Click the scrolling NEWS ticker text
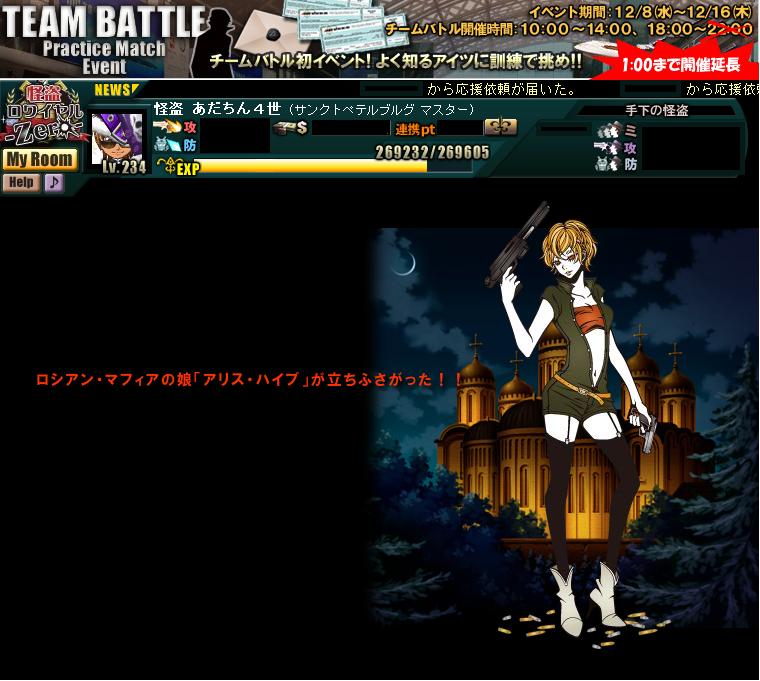 pos(500,89)
